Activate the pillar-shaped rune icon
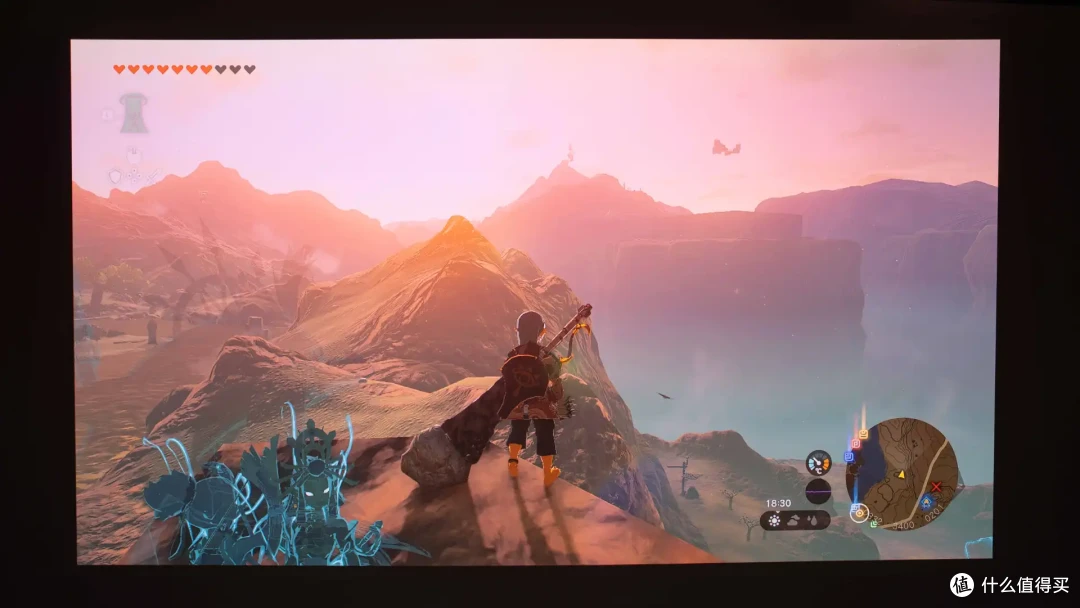Screen dimensions: 1080x608 (x=133, y=114)
